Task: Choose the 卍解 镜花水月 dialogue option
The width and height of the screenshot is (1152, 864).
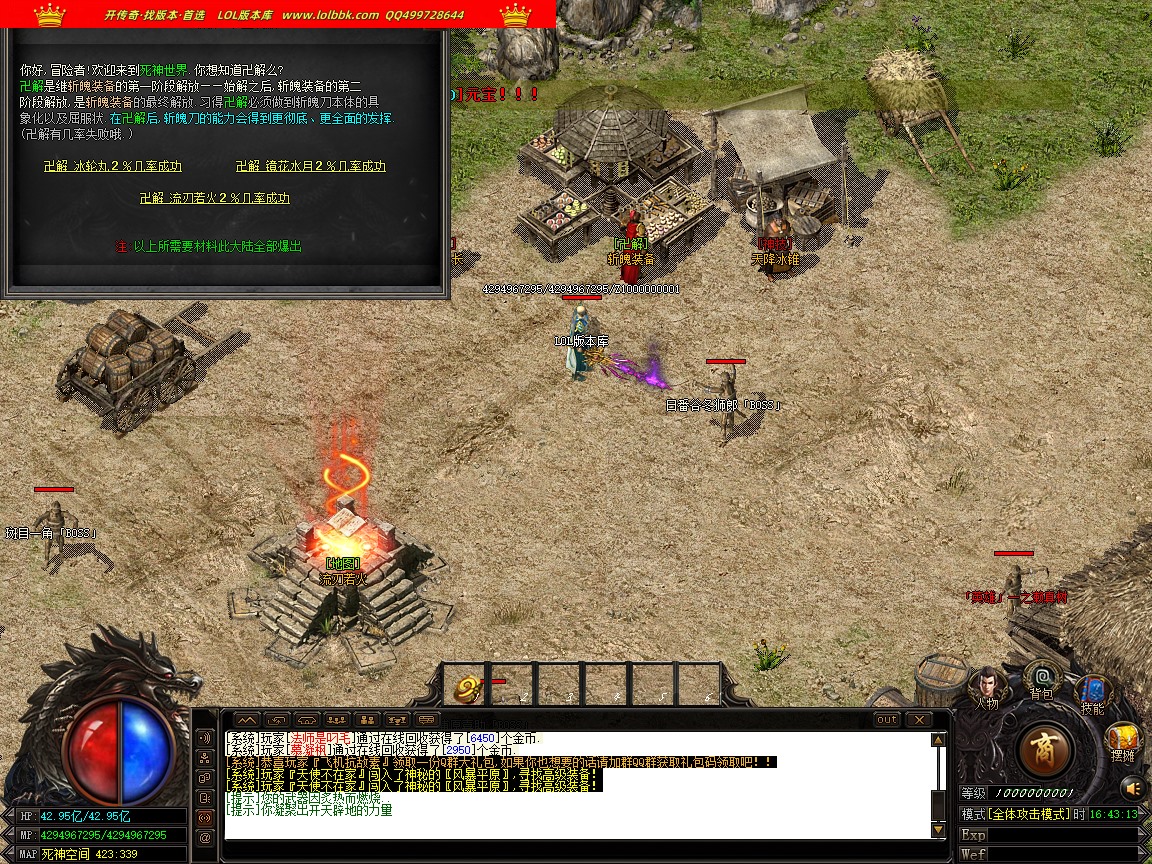Action: point(310,166)
